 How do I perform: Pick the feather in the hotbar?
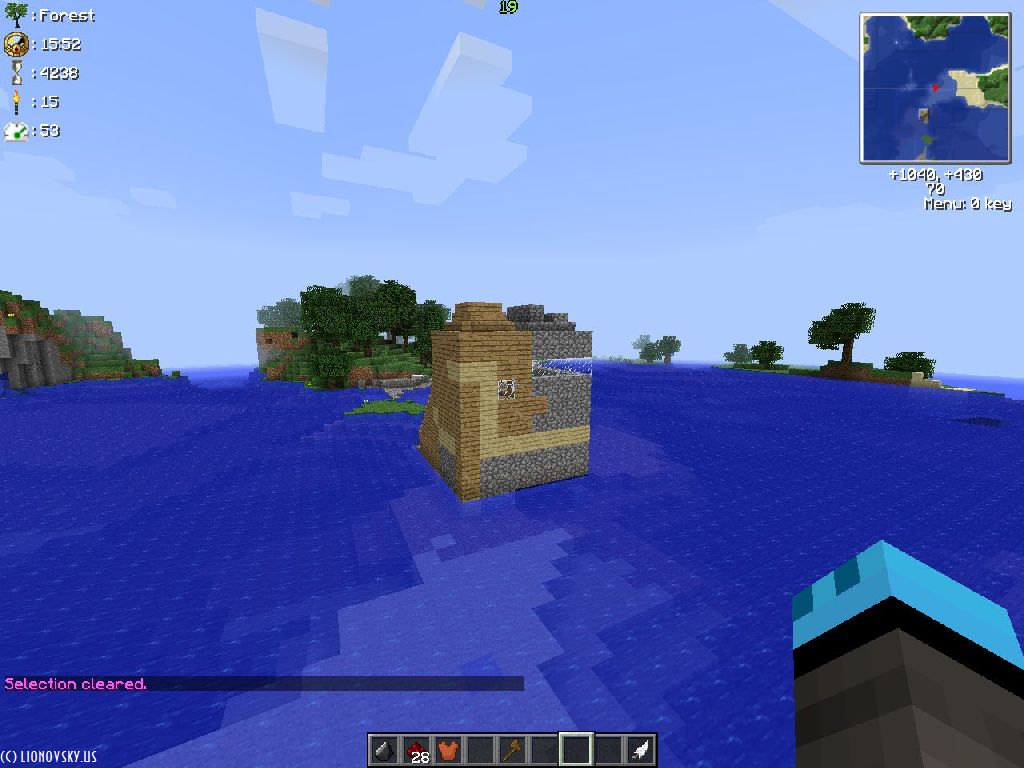640,749
